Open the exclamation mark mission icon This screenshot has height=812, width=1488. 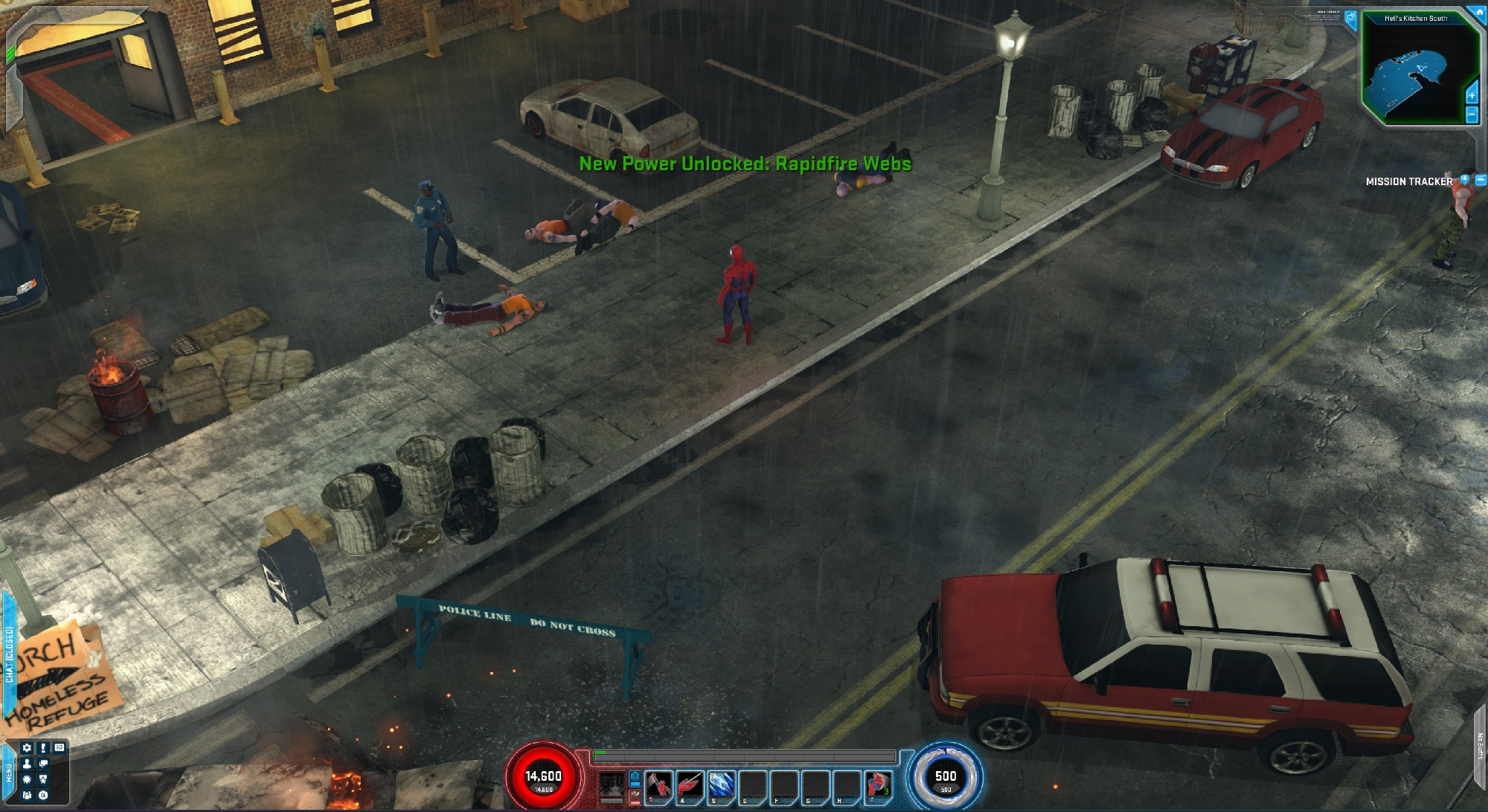pyautogui.click(x=44, y=748)
